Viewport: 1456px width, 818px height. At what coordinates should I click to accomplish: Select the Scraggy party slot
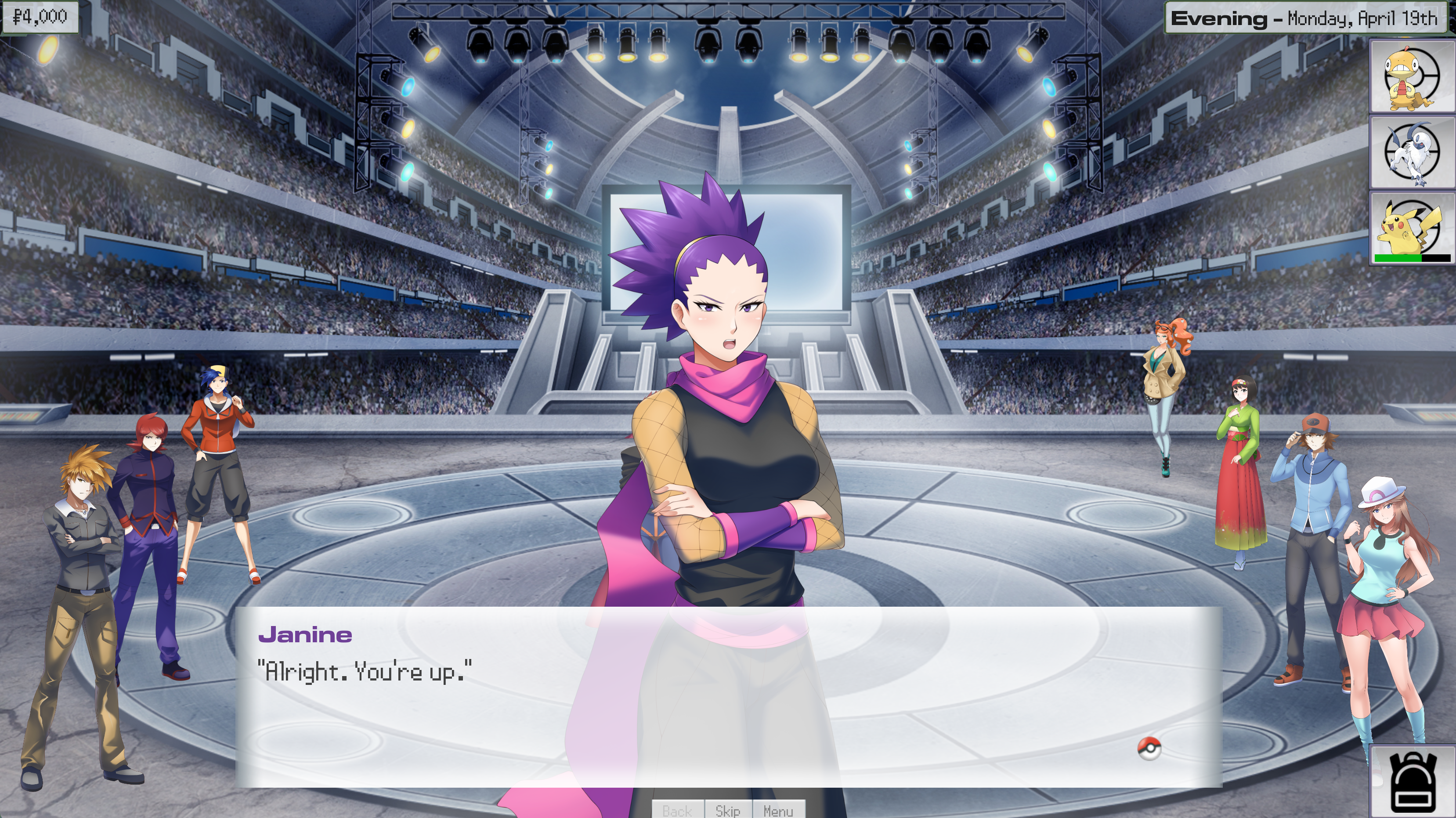pyautogui.click(x=1411, y=76)
